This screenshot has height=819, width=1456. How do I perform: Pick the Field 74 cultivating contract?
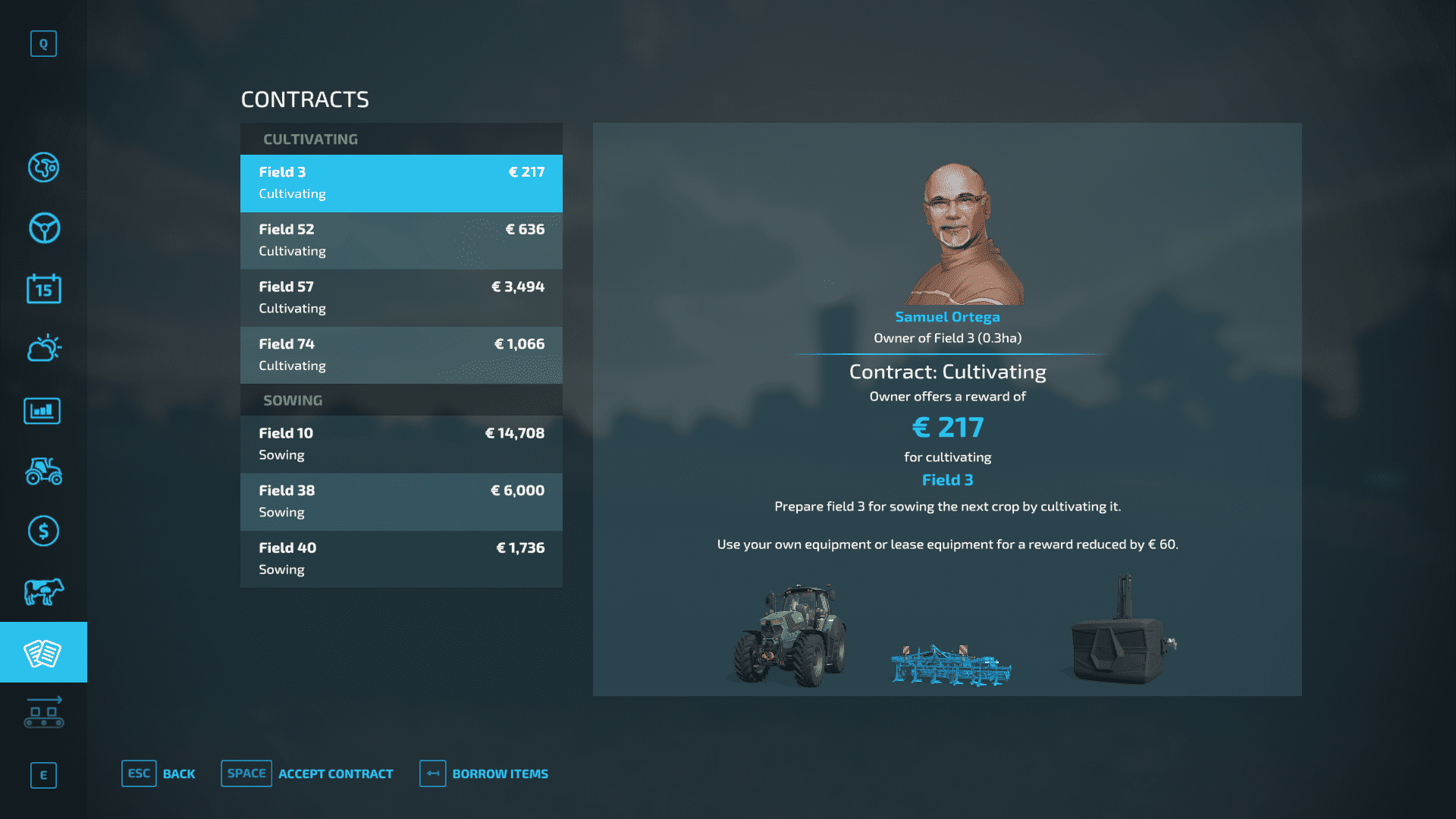click(401, 355)
